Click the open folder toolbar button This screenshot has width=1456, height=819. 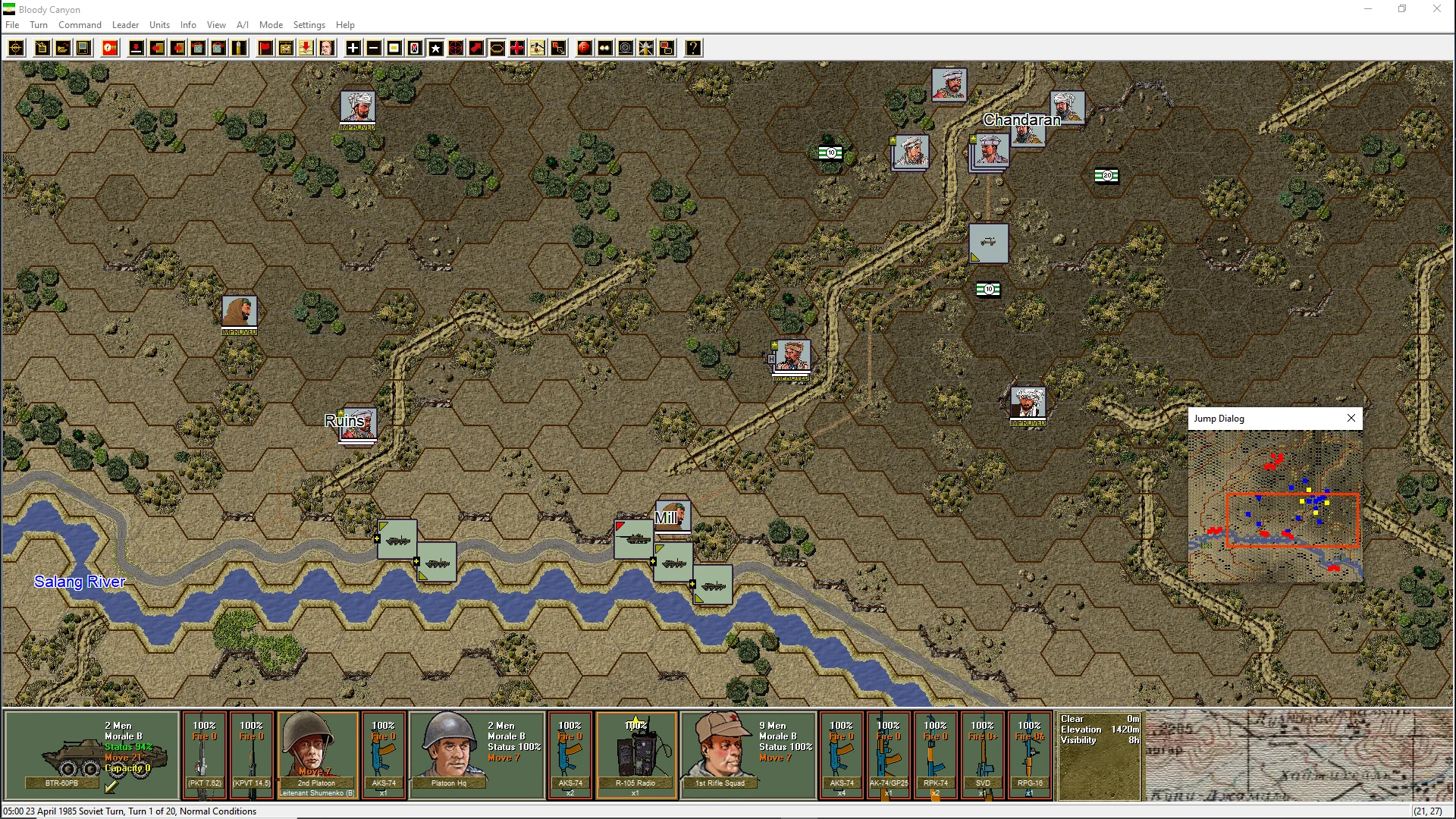(63, 49)
